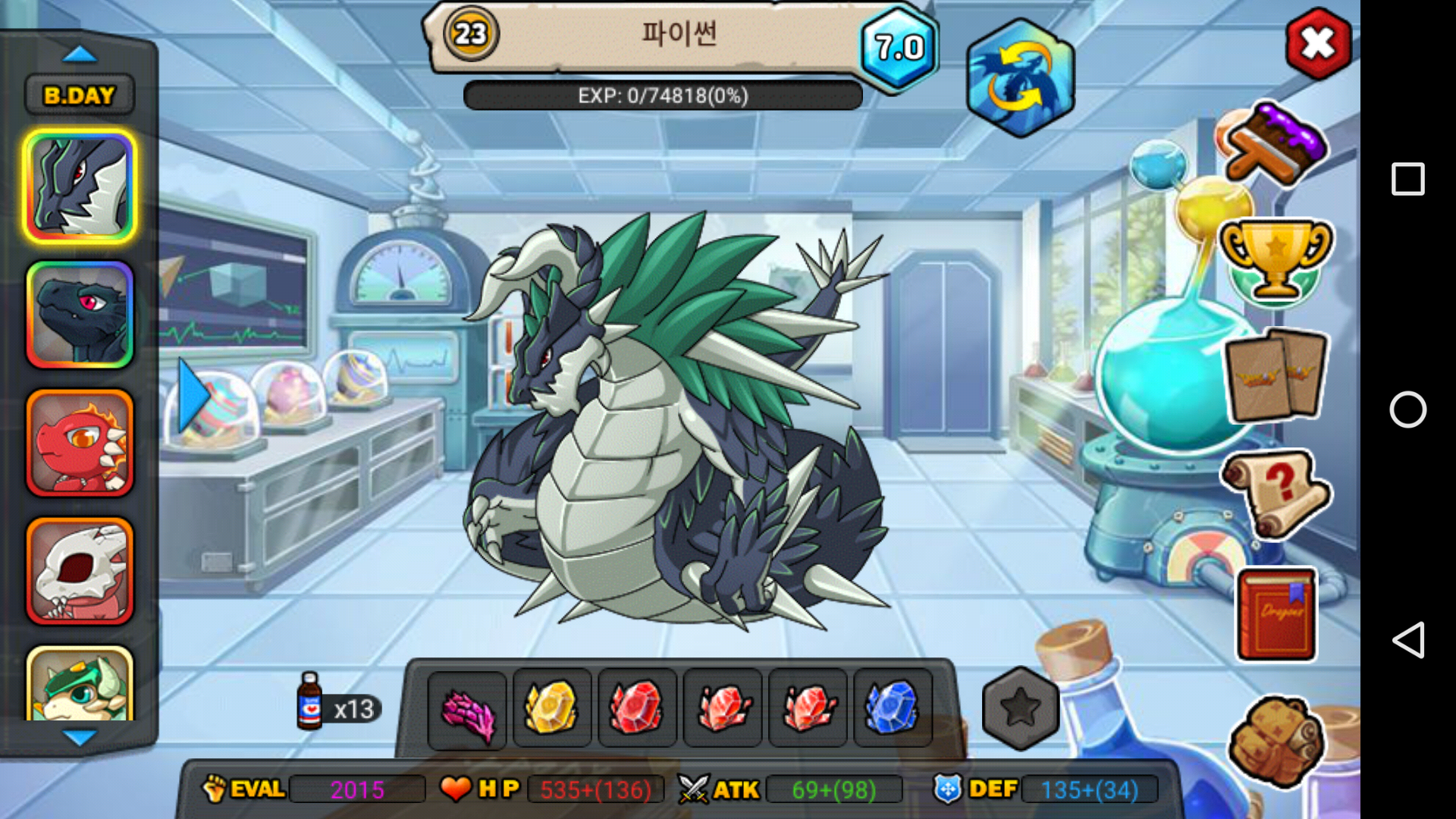Select the pink coral gem slot
The height and width of the screenshot is (819, 1456).
[467, 709]
